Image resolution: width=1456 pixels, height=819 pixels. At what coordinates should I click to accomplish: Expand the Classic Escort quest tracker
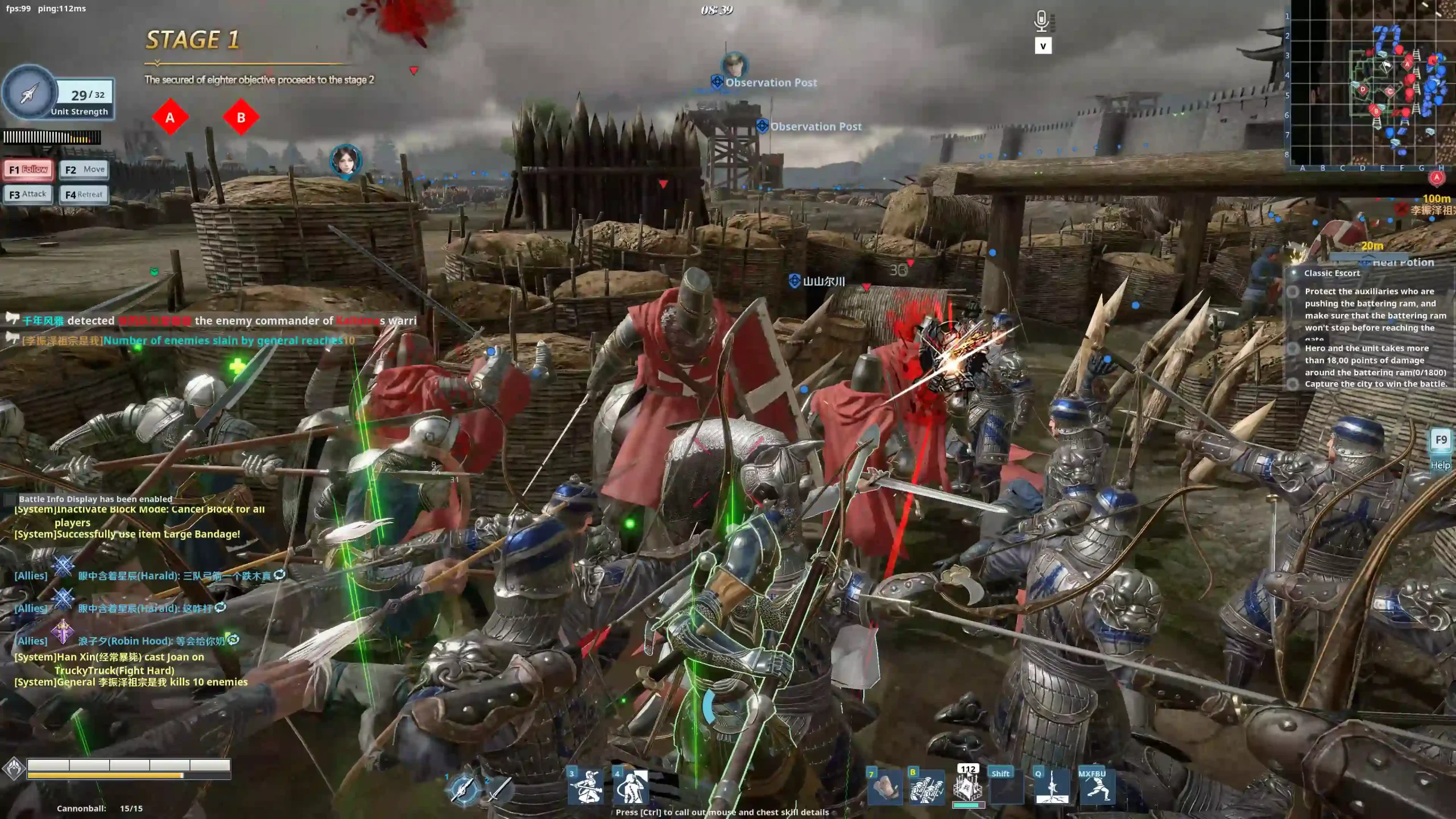point(1331,273)
